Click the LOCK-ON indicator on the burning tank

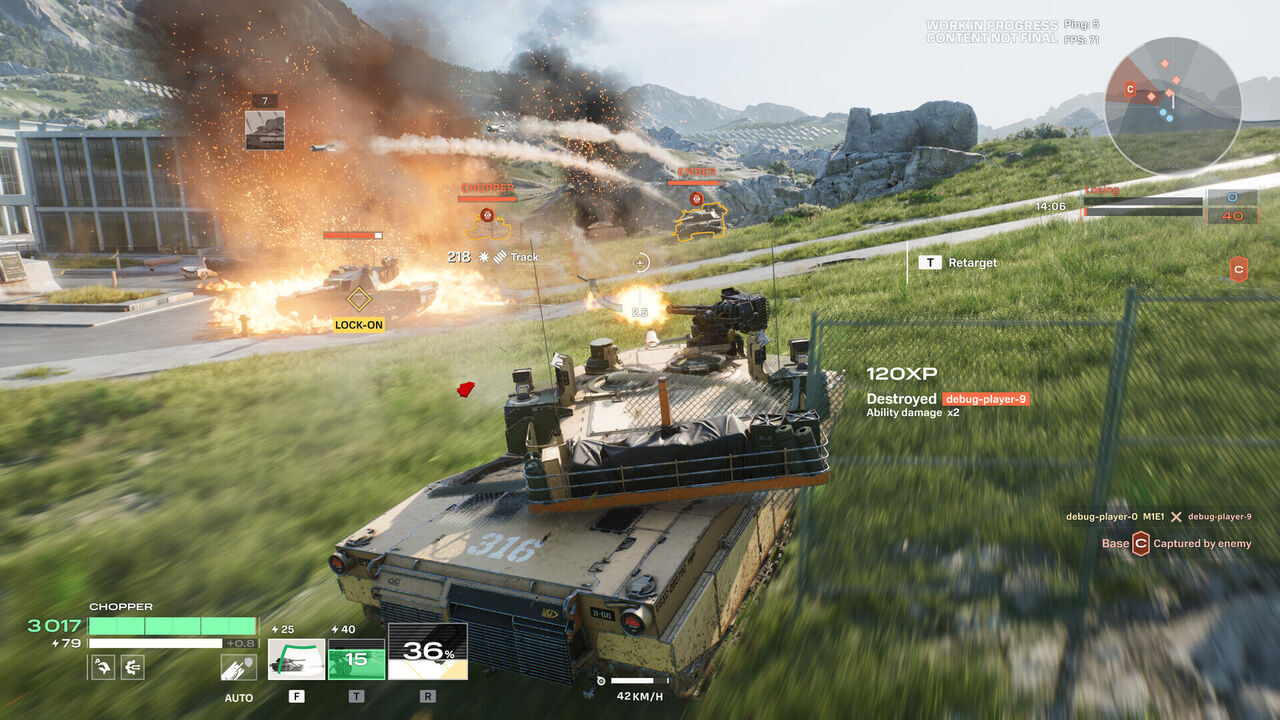(361, 323)
